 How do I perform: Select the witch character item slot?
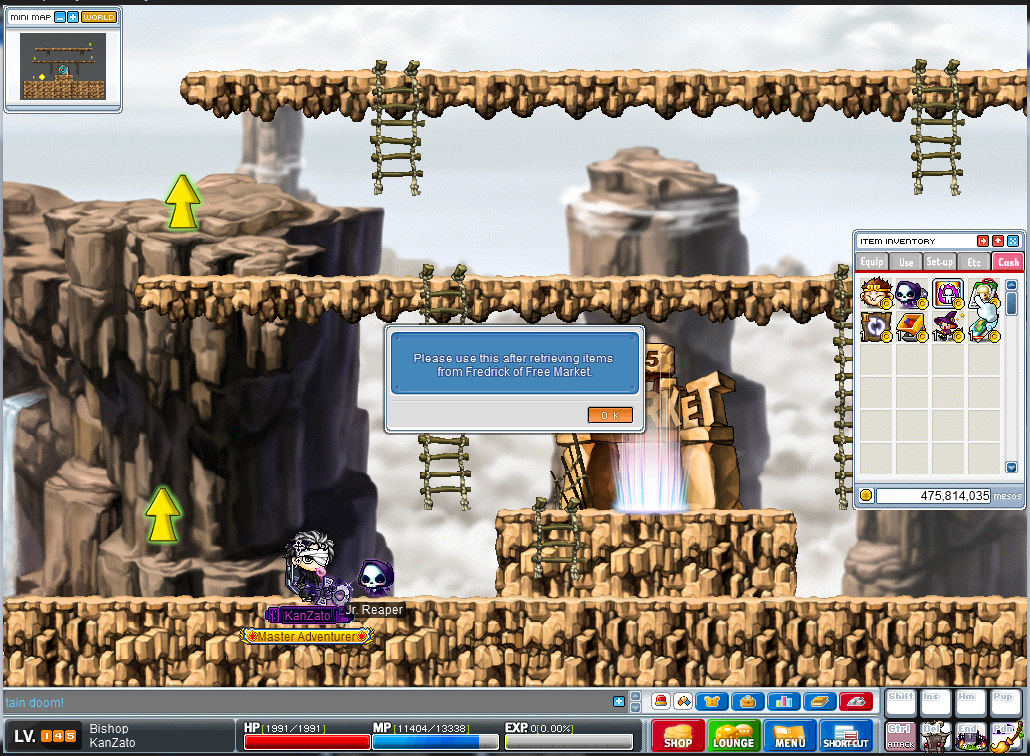(x=946, y=327)
